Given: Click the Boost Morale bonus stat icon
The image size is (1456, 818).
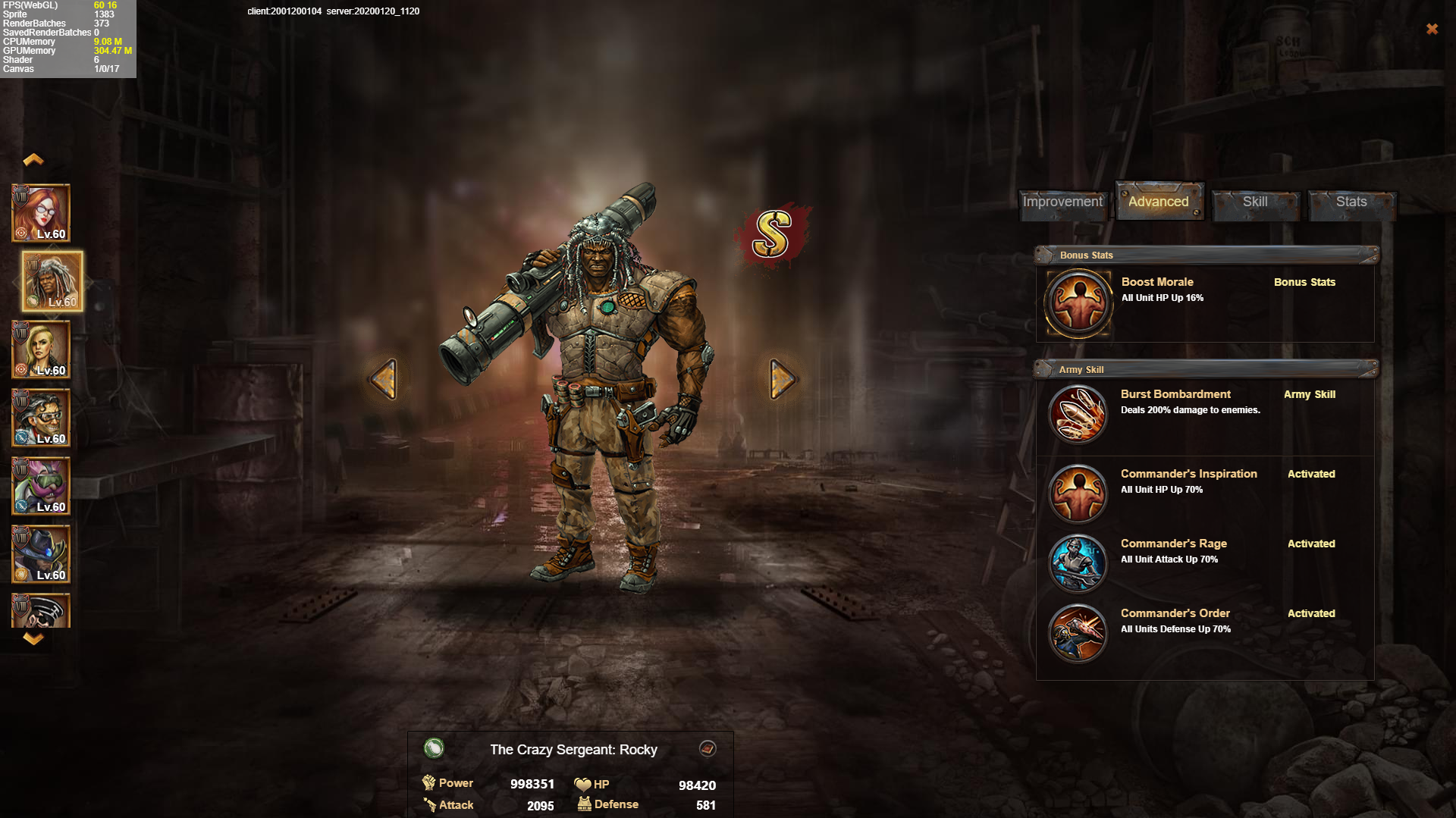Looking at the screenshot, I should point(1078,303).
